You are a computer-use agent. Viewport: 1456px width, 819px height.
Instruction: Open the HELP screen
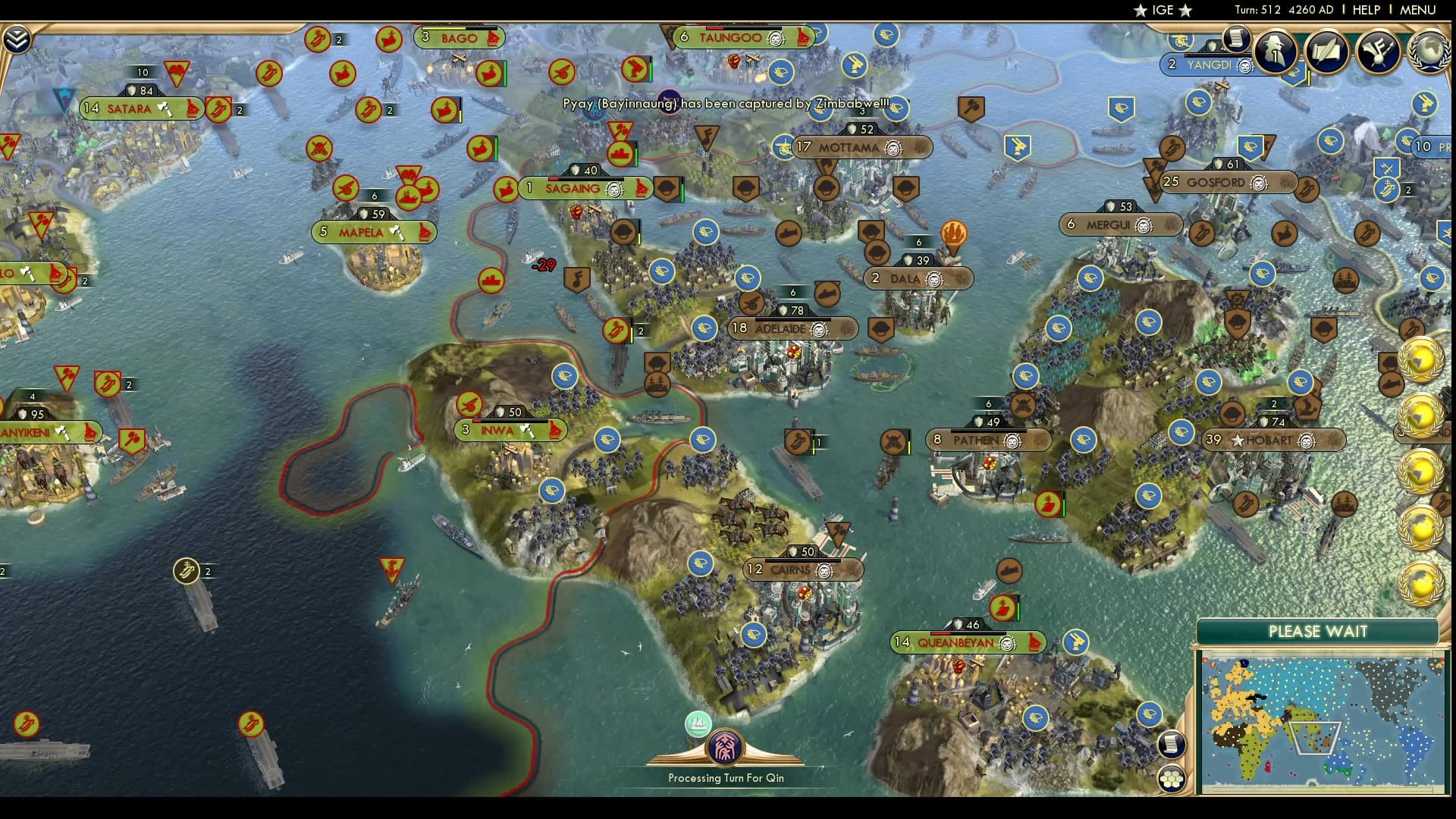1367,10
